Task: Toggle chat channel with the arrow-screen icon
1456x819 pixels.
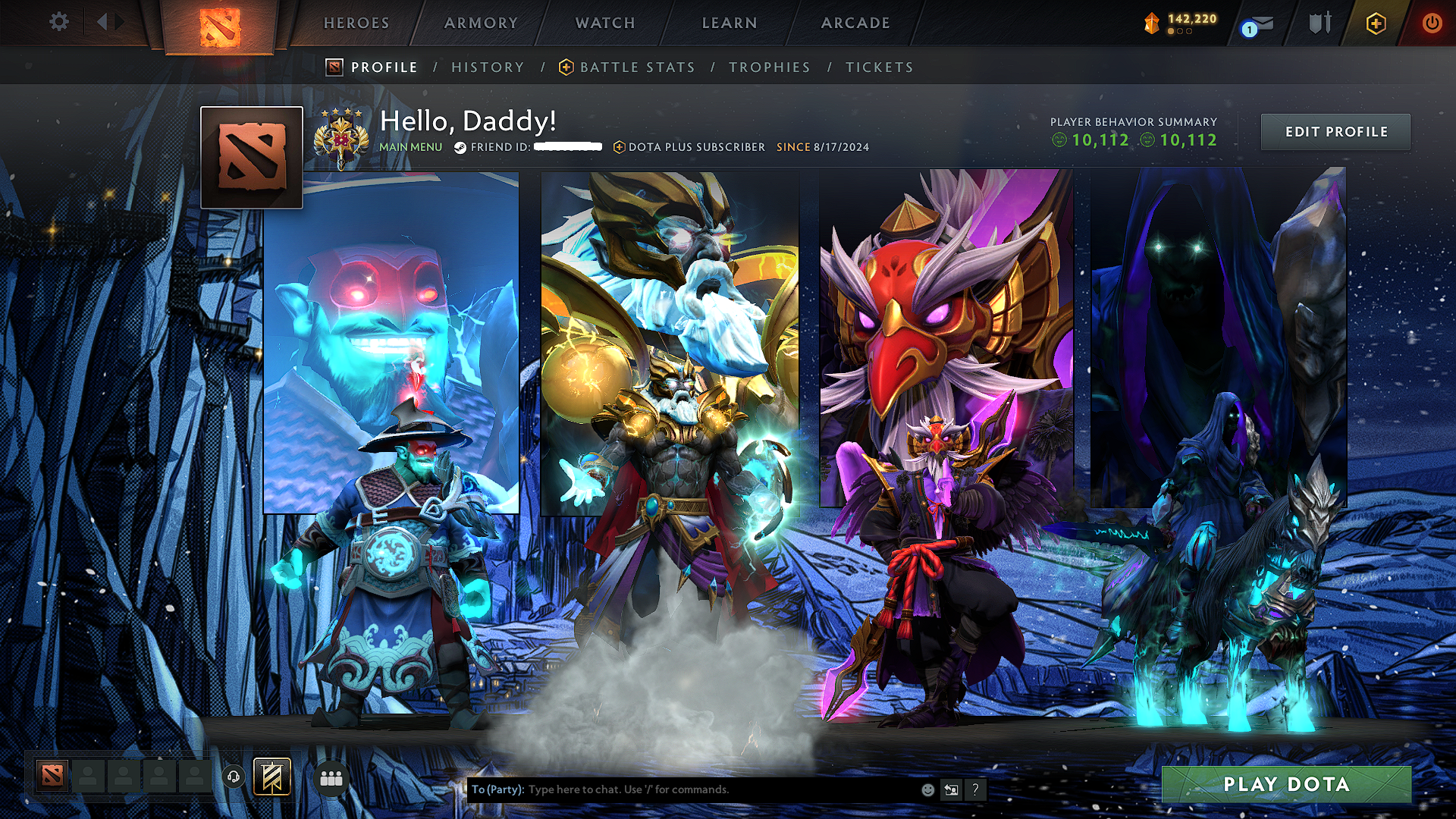Action: pos(951,789)
